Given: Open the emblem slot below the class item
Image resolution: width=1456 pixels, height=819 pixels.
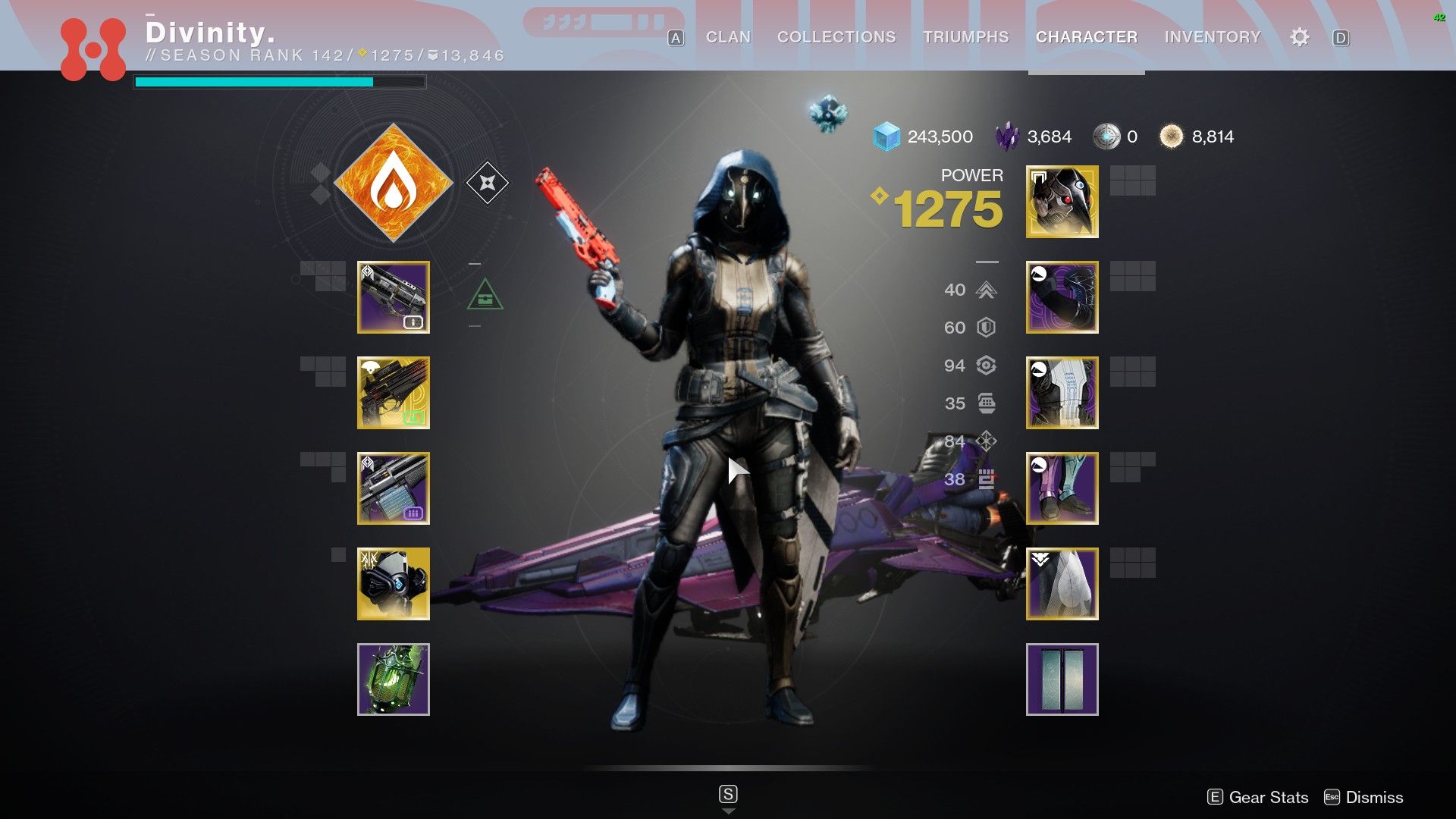Looking at the screenshot, I should (1062, 680).
